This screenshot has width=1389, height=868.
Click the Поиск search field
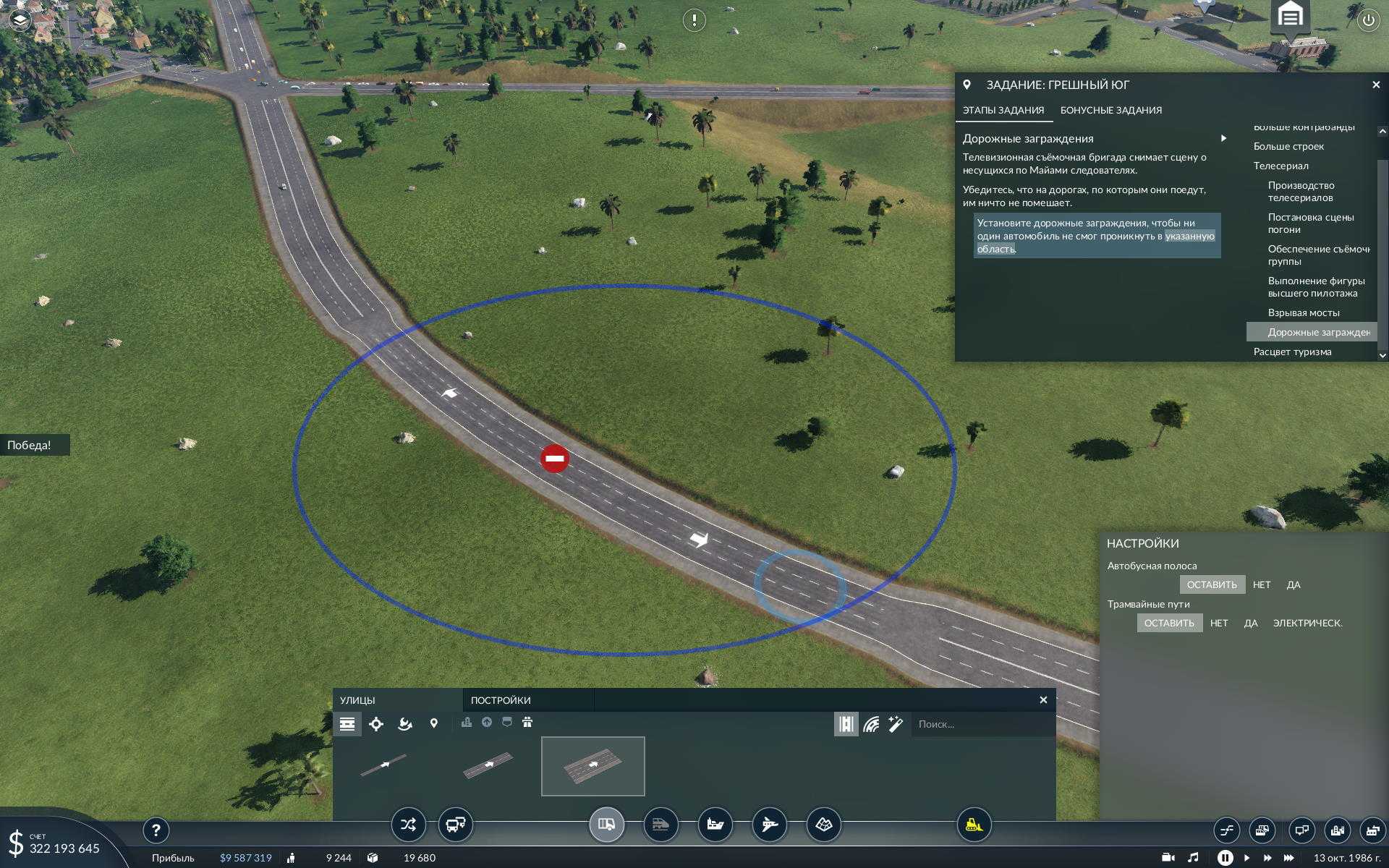point(980,724)
